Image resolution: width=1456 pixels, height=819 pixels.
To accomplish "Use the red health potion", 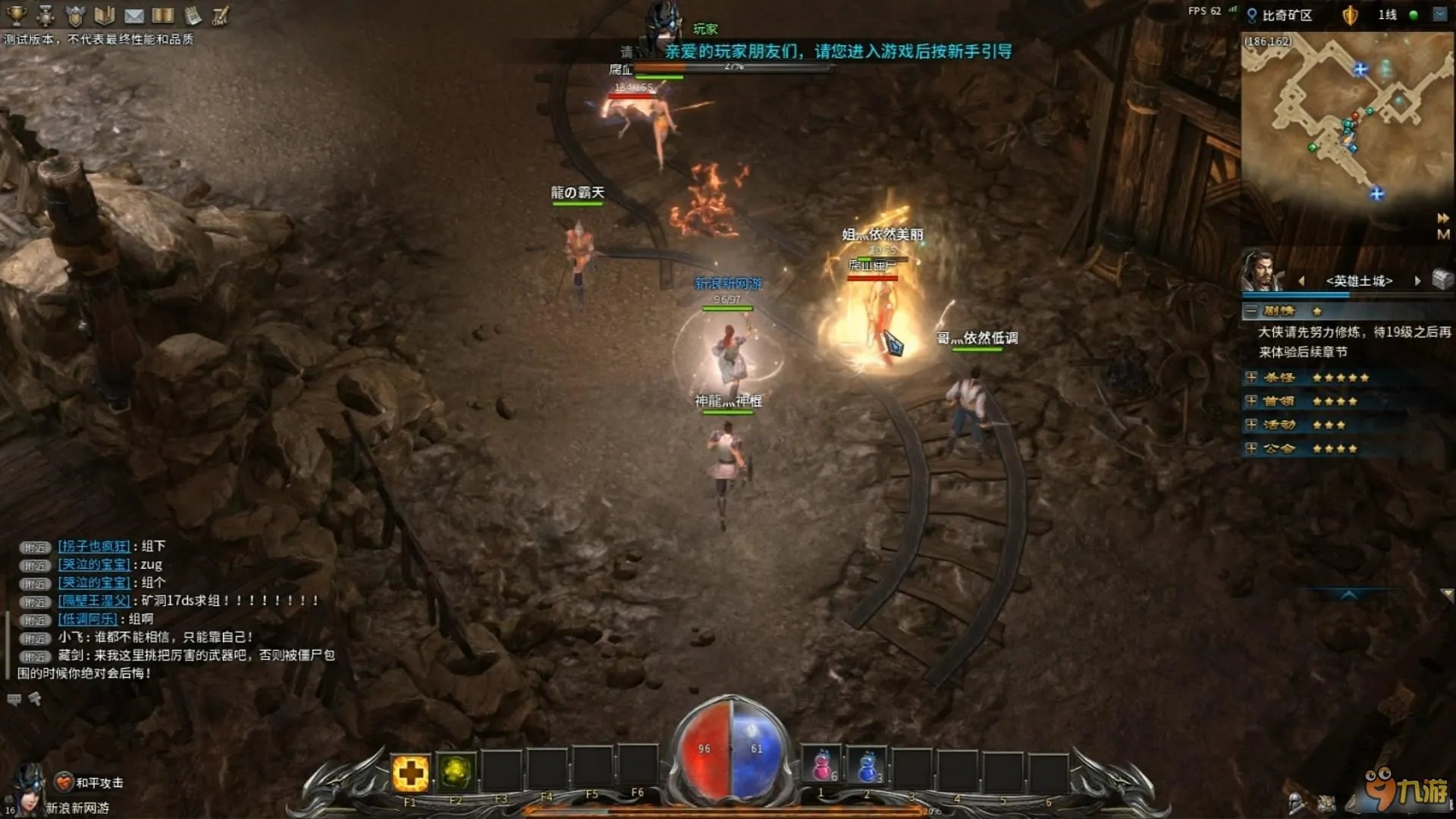I will [822, 767].
